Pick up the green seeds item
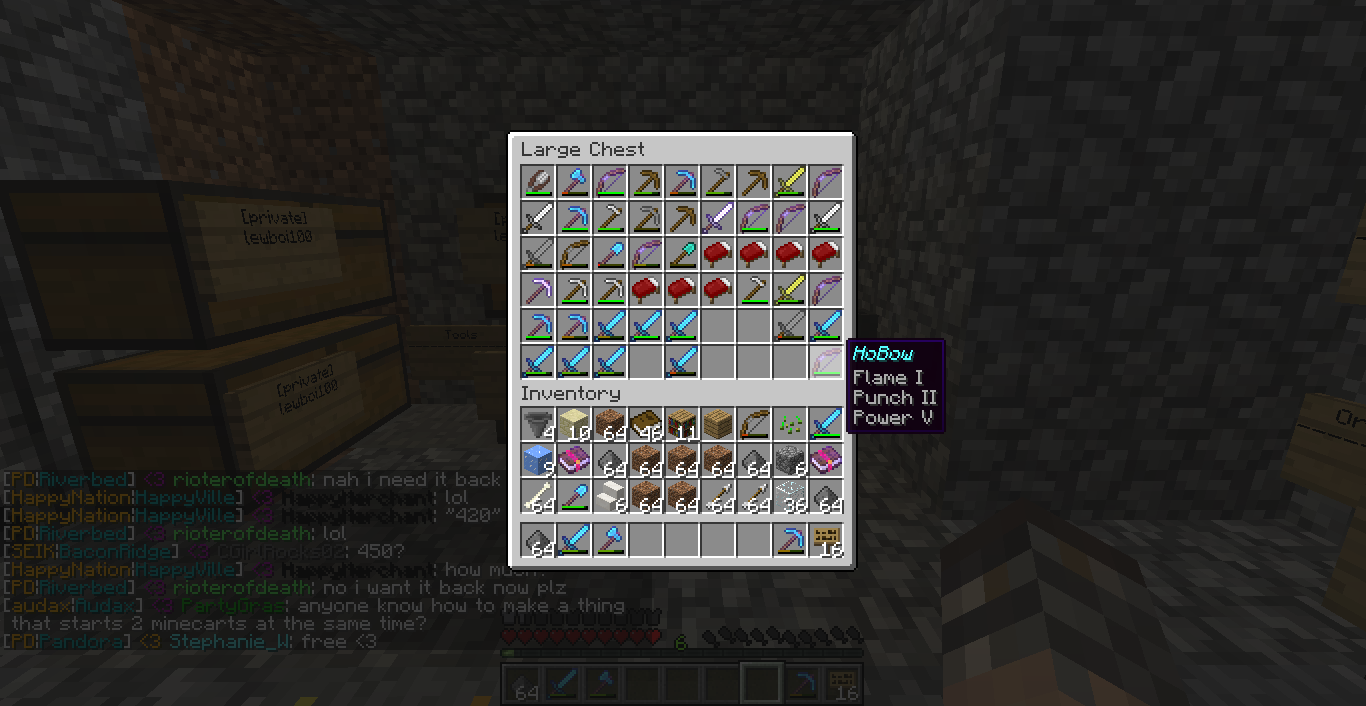This screenshot has width=1366, height=706. coord(790,424)
